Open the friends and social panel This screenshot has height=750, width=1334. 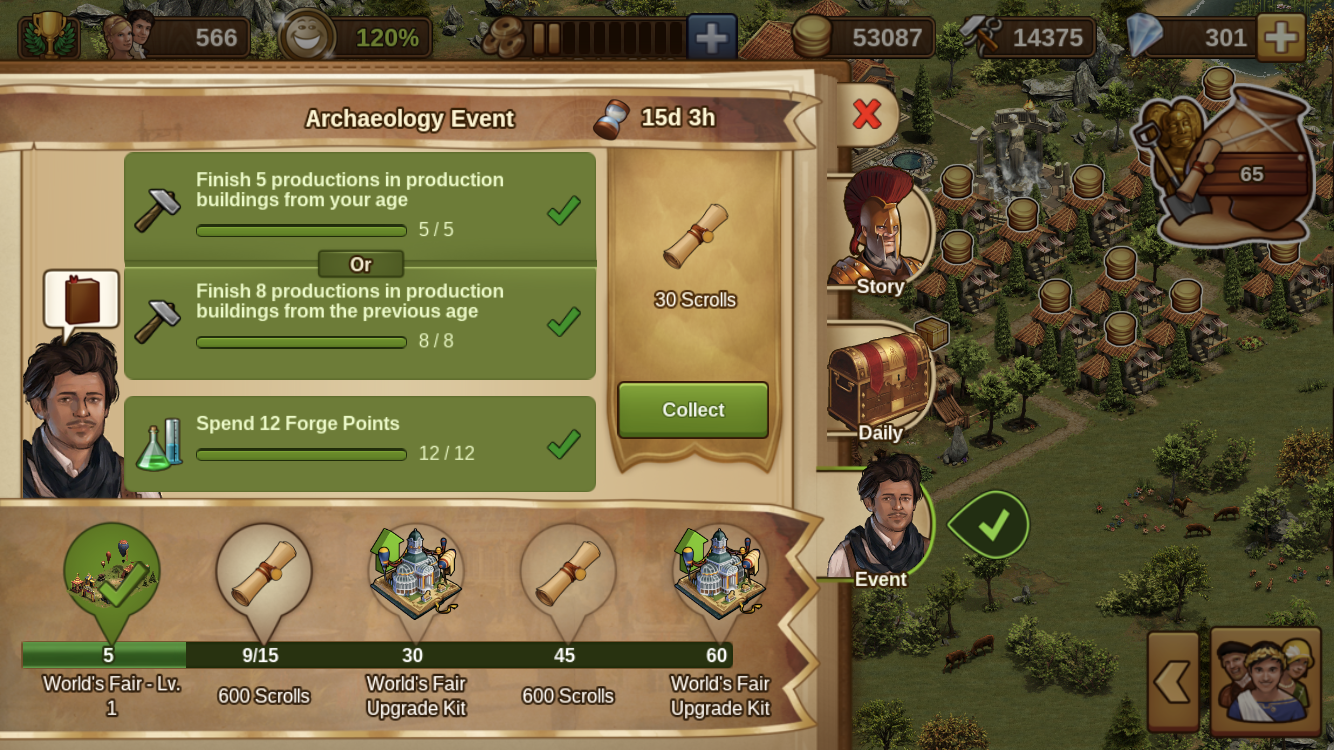1266,678
